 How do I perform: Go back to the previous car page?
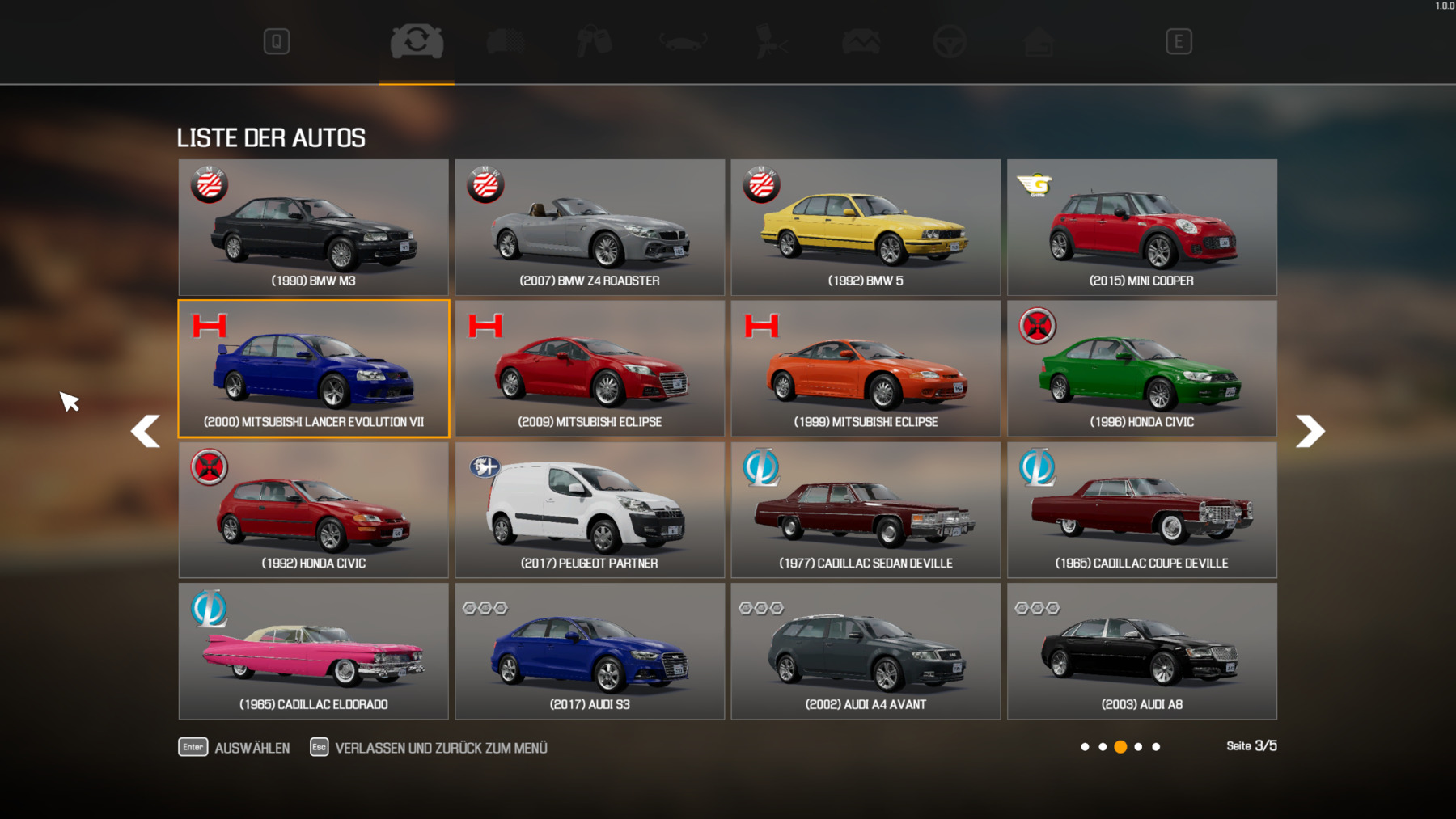click(x=146, y=431)
